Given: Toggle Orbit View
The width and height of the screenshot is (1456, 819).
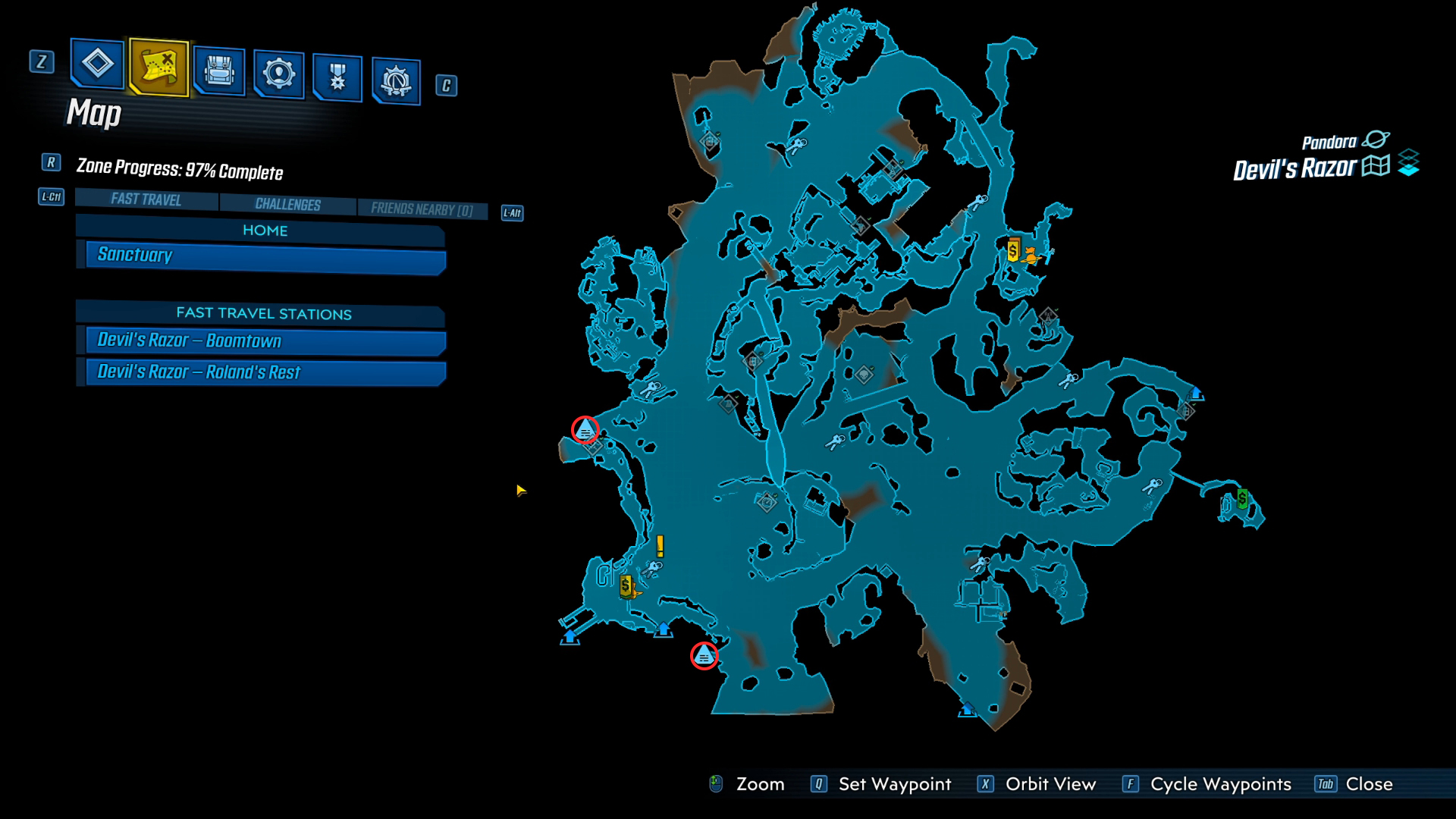Looking at the screenshot, I should pos(1049,783).
